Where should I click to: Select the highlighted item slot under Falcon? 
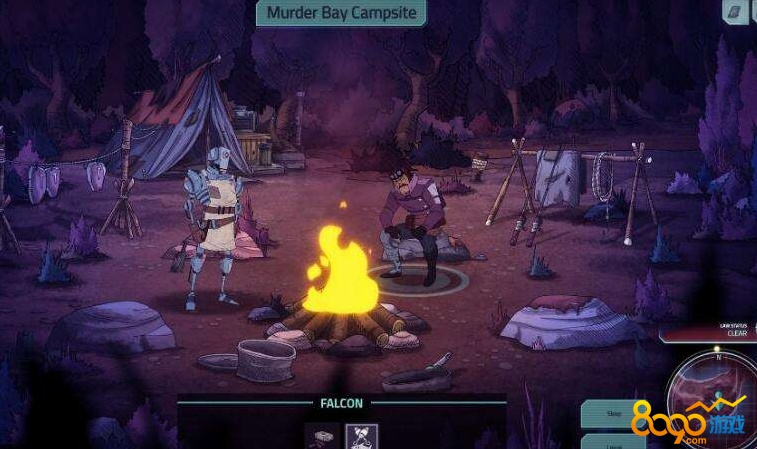point(361,437)
